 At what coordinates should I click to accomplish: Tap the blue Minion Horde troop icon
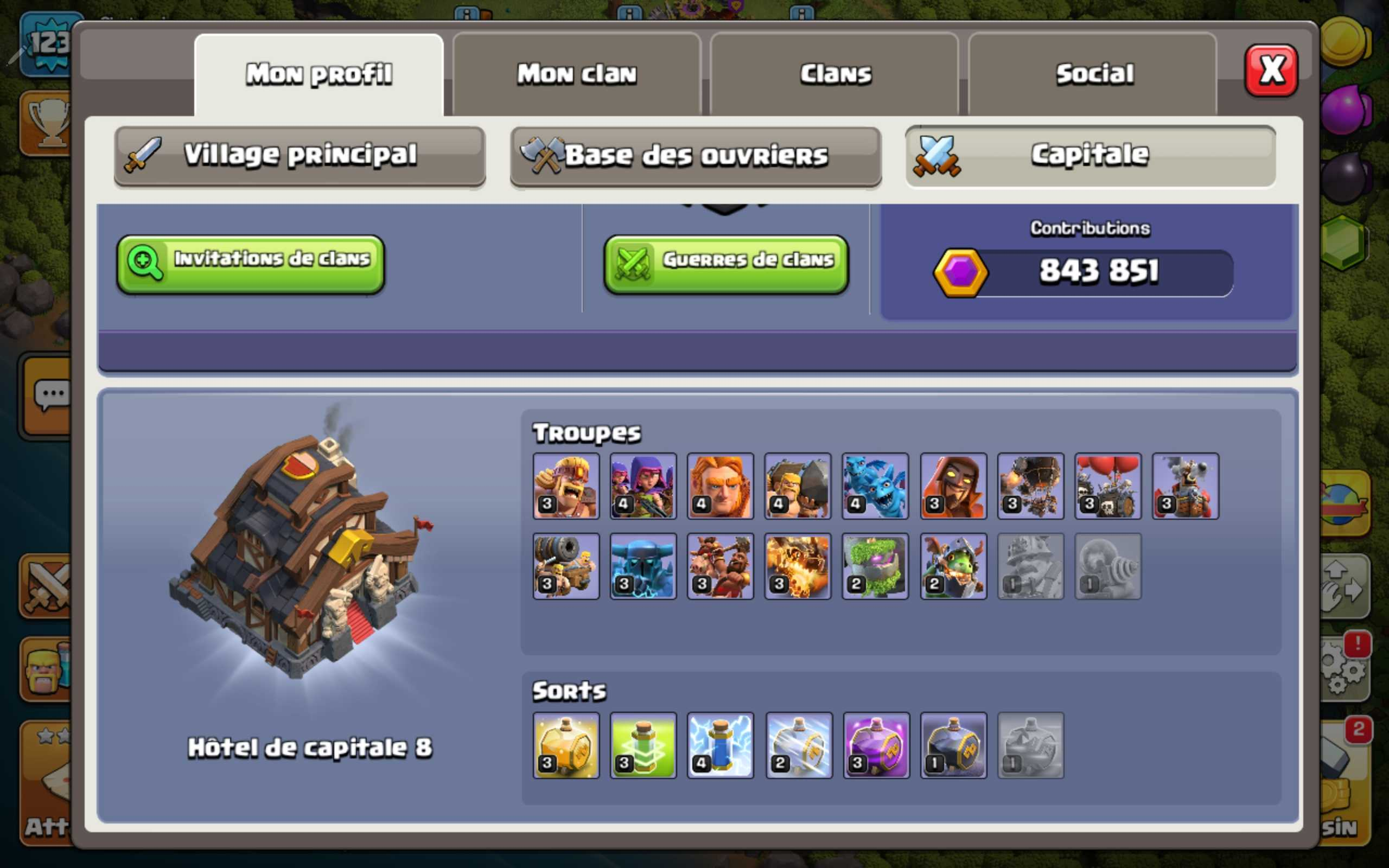[875, 486]
